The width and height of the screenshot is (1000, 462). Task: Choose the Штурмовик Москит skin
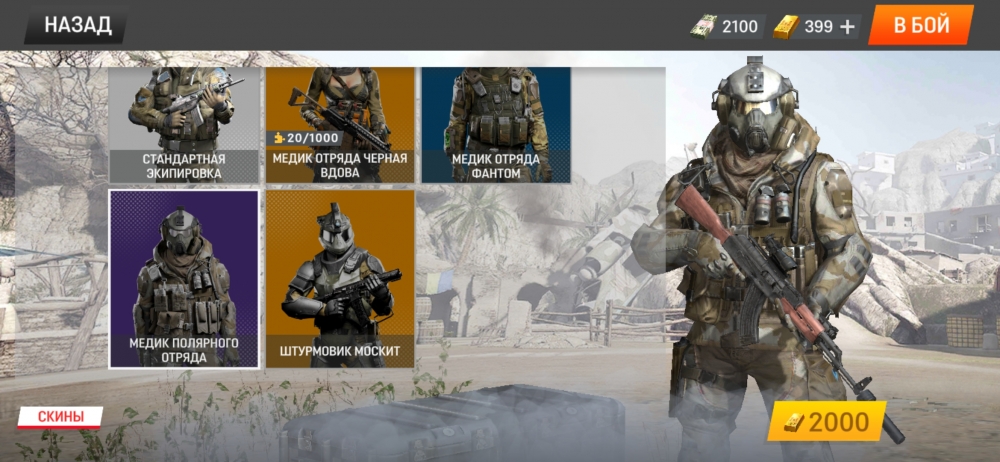tap(340, 279)
